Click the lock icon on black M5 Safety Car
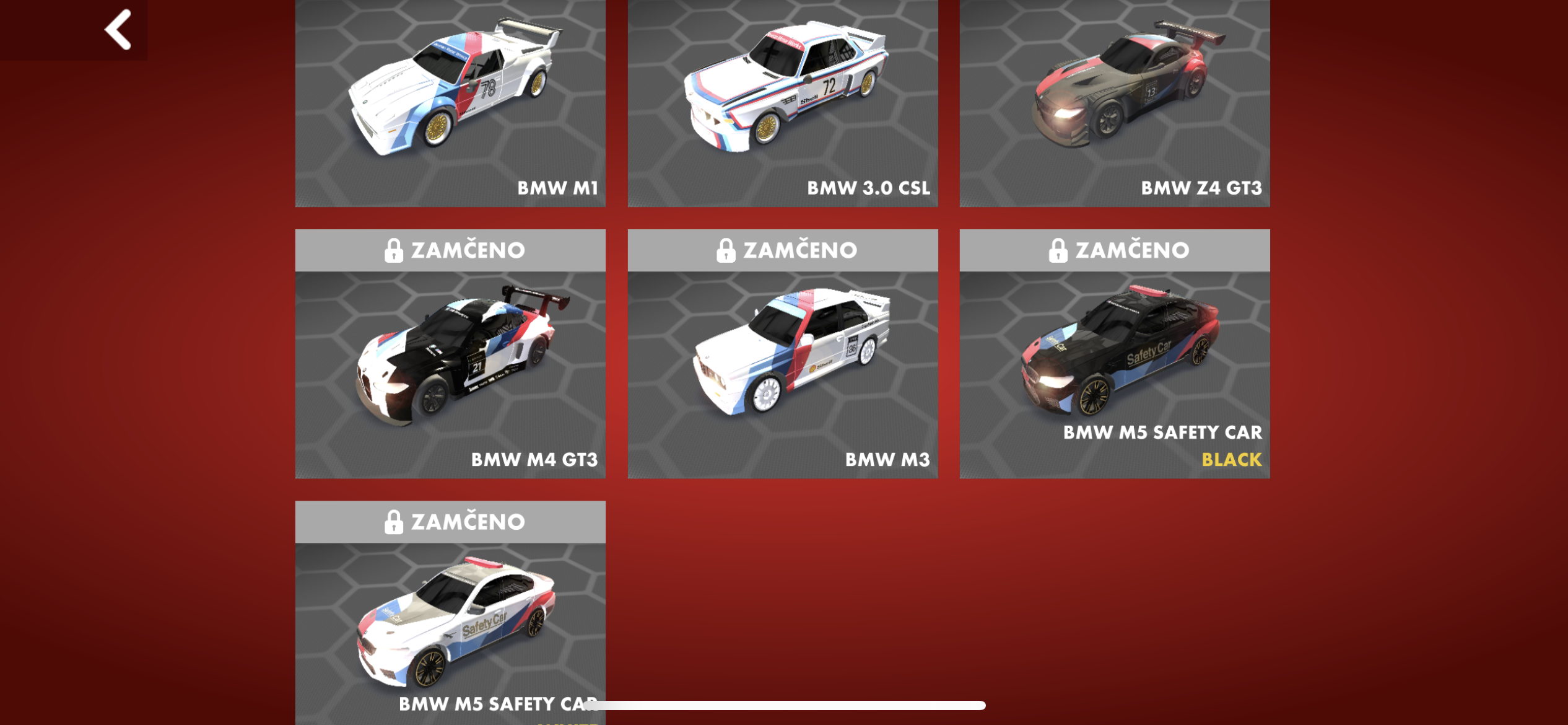 point(1058,250)
